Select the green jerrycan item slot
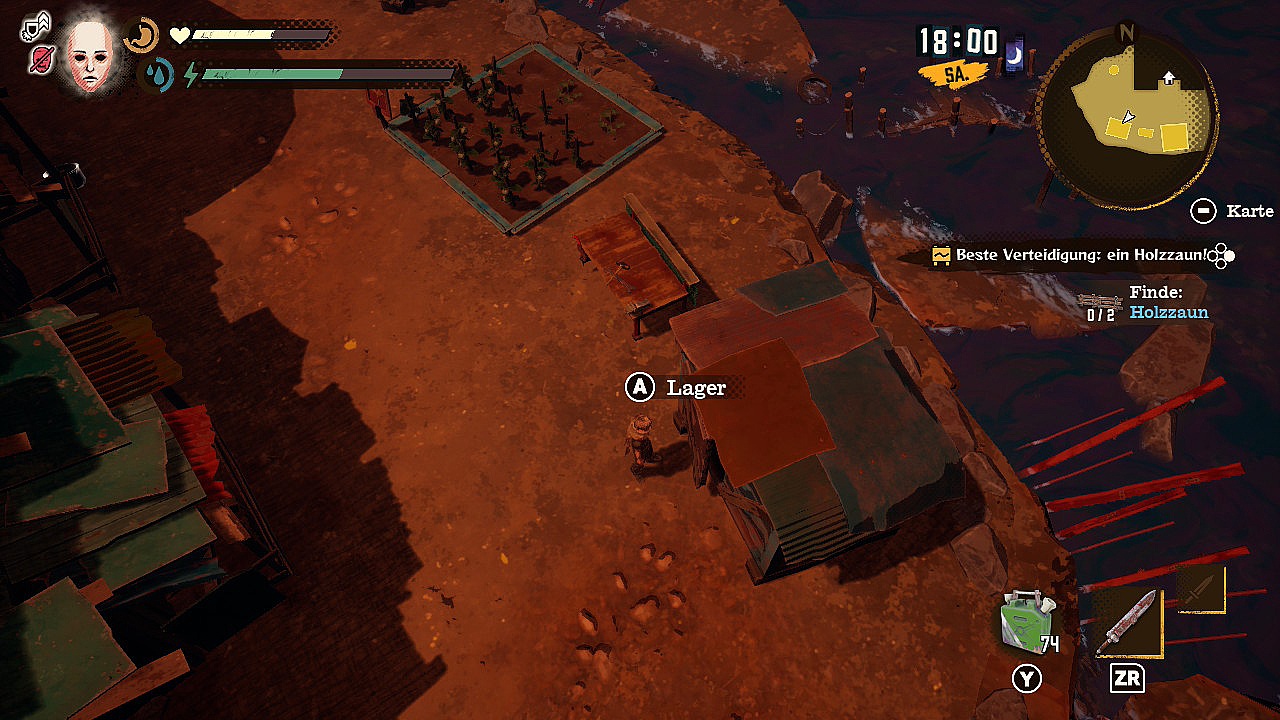The height and width of the screenshot is (720, 1280). [1027, 621]
